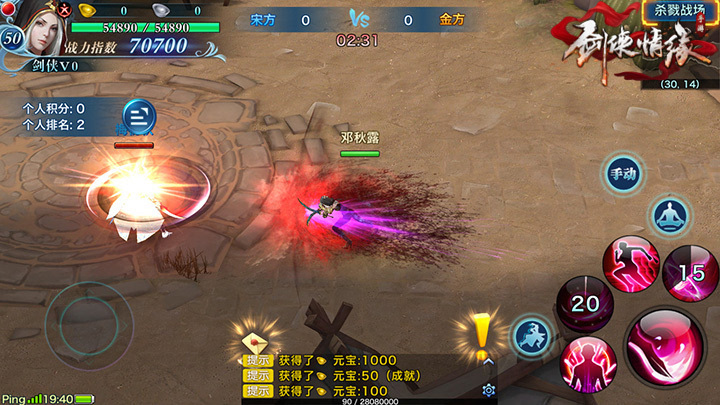This screenshot has height=405, width=720.
Task: Tap the gold ingot currency icon
Action: point(86,10)
